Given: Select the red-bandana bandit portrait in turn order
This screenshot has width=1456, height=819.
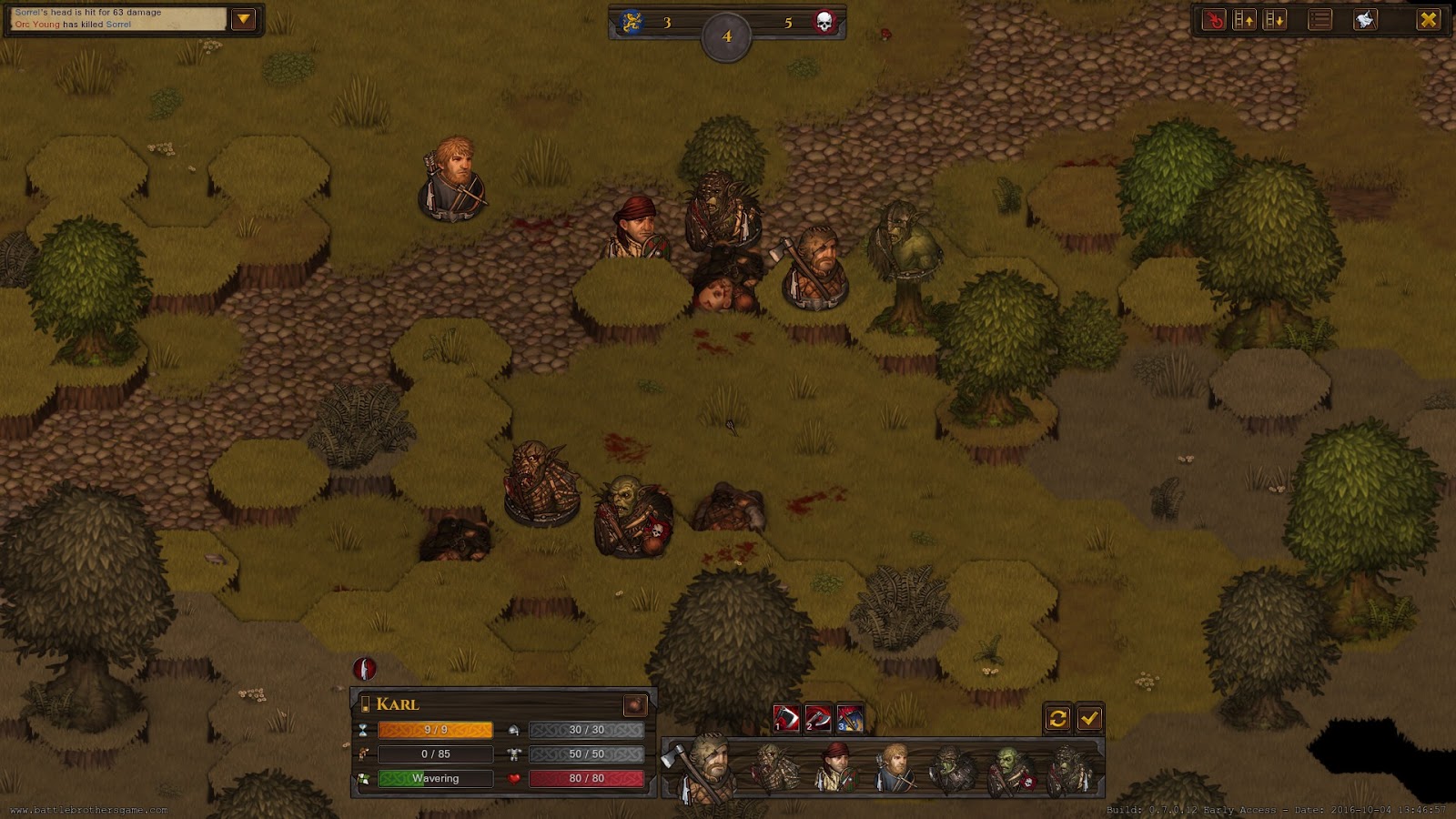Looking at the screenshot, I should tap(837, 764).
